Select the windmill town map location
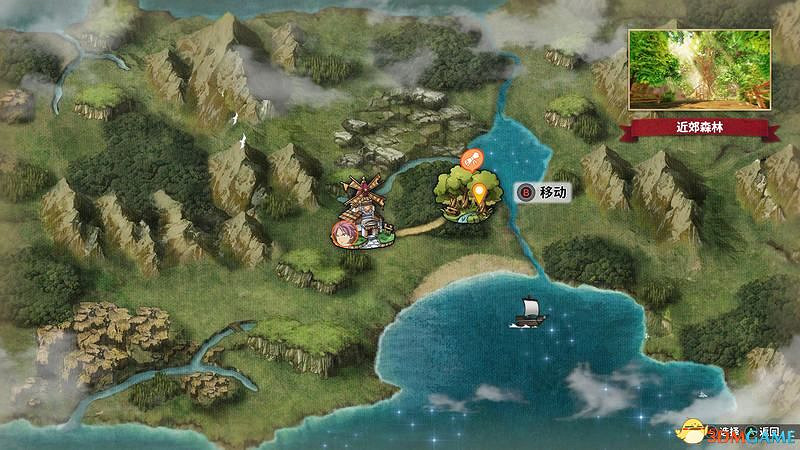Screen dimensions: 800x450 tap(361, 212)
